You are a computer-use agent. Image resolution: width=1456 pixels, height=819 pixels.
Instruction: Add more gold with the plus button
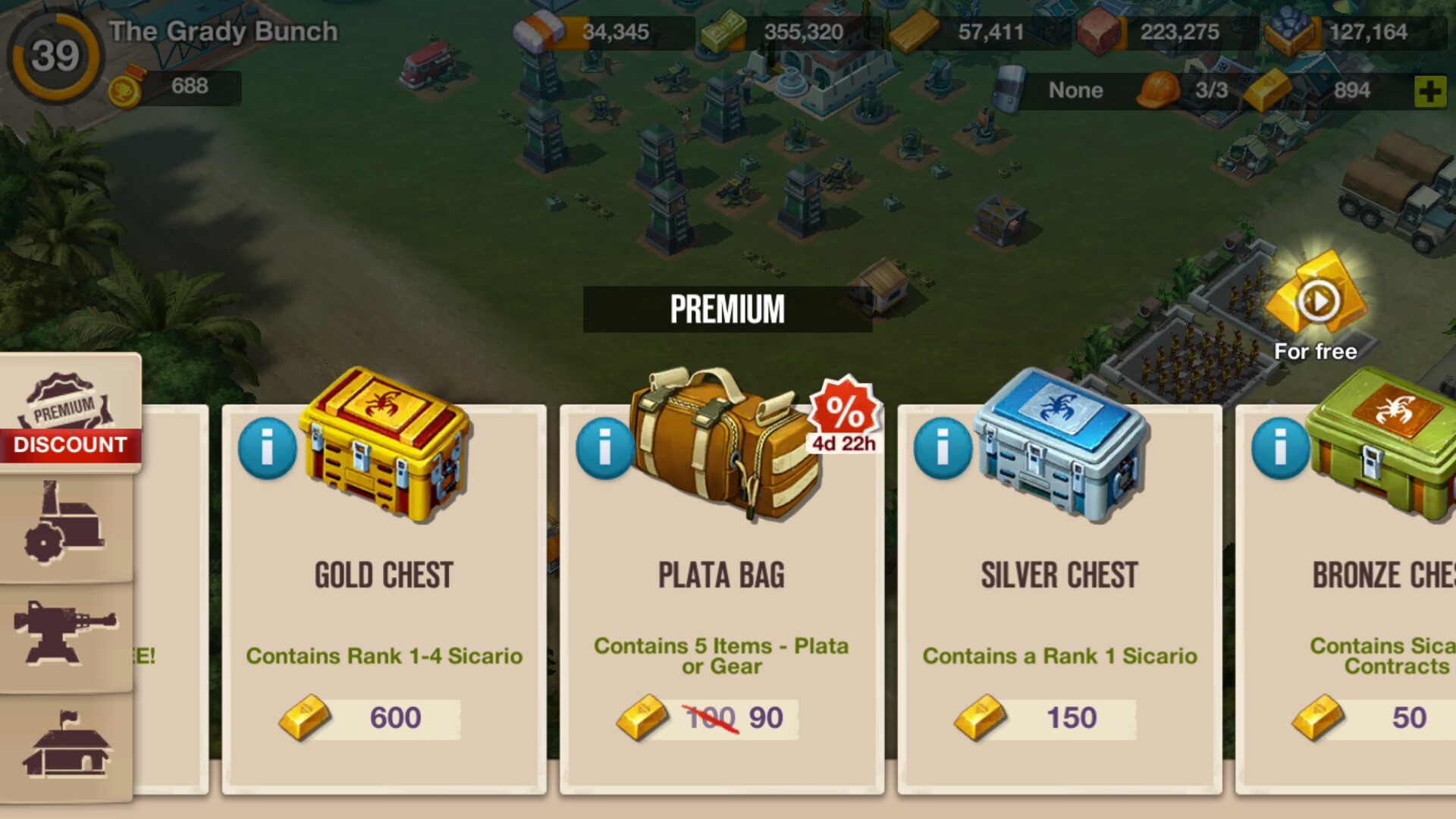pyautogui.click(x=1429, y=92)
